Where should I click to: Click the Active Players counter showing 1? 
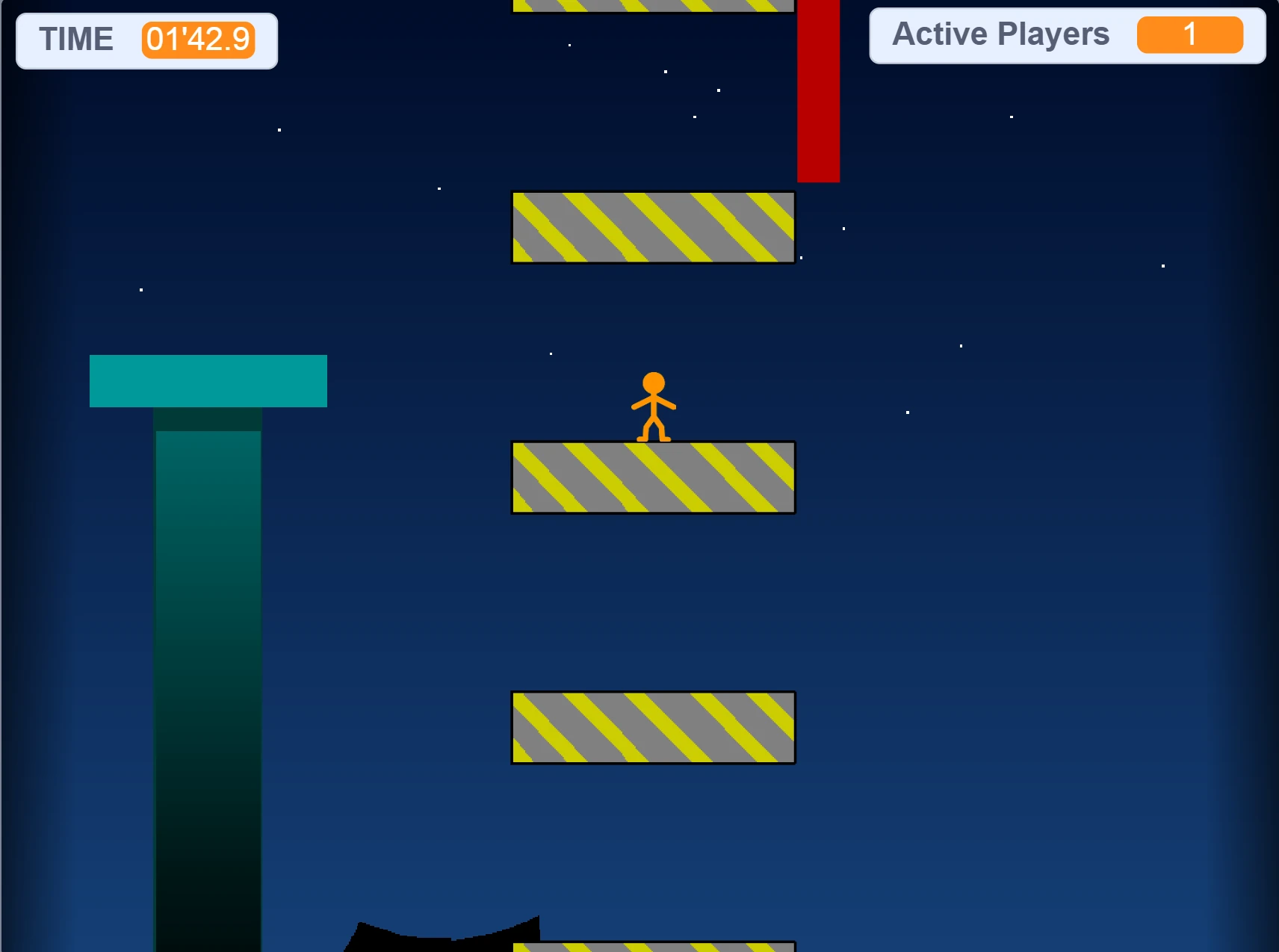point(1189,34)
